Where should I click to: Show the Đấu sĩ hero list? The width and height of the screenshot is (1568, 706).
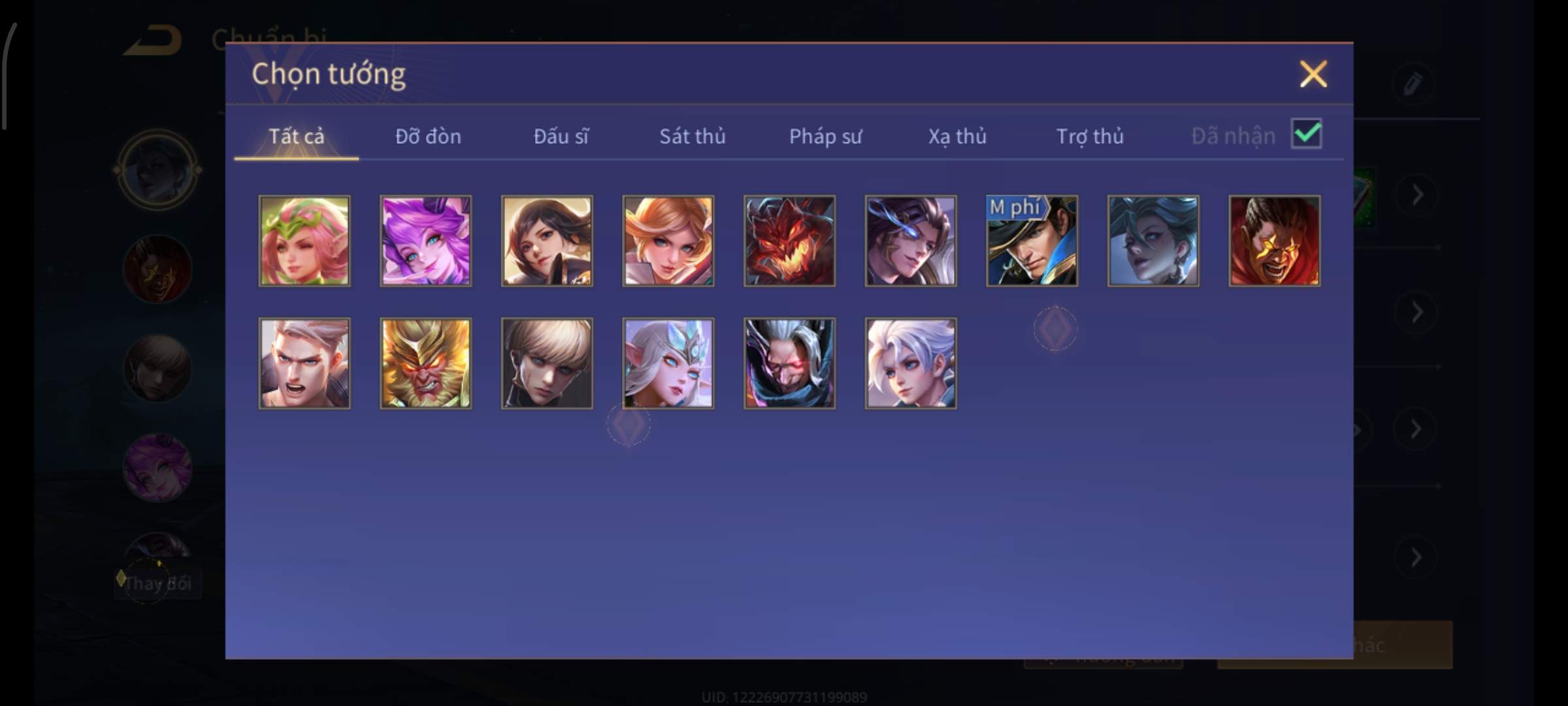click(x=561, y=136)
